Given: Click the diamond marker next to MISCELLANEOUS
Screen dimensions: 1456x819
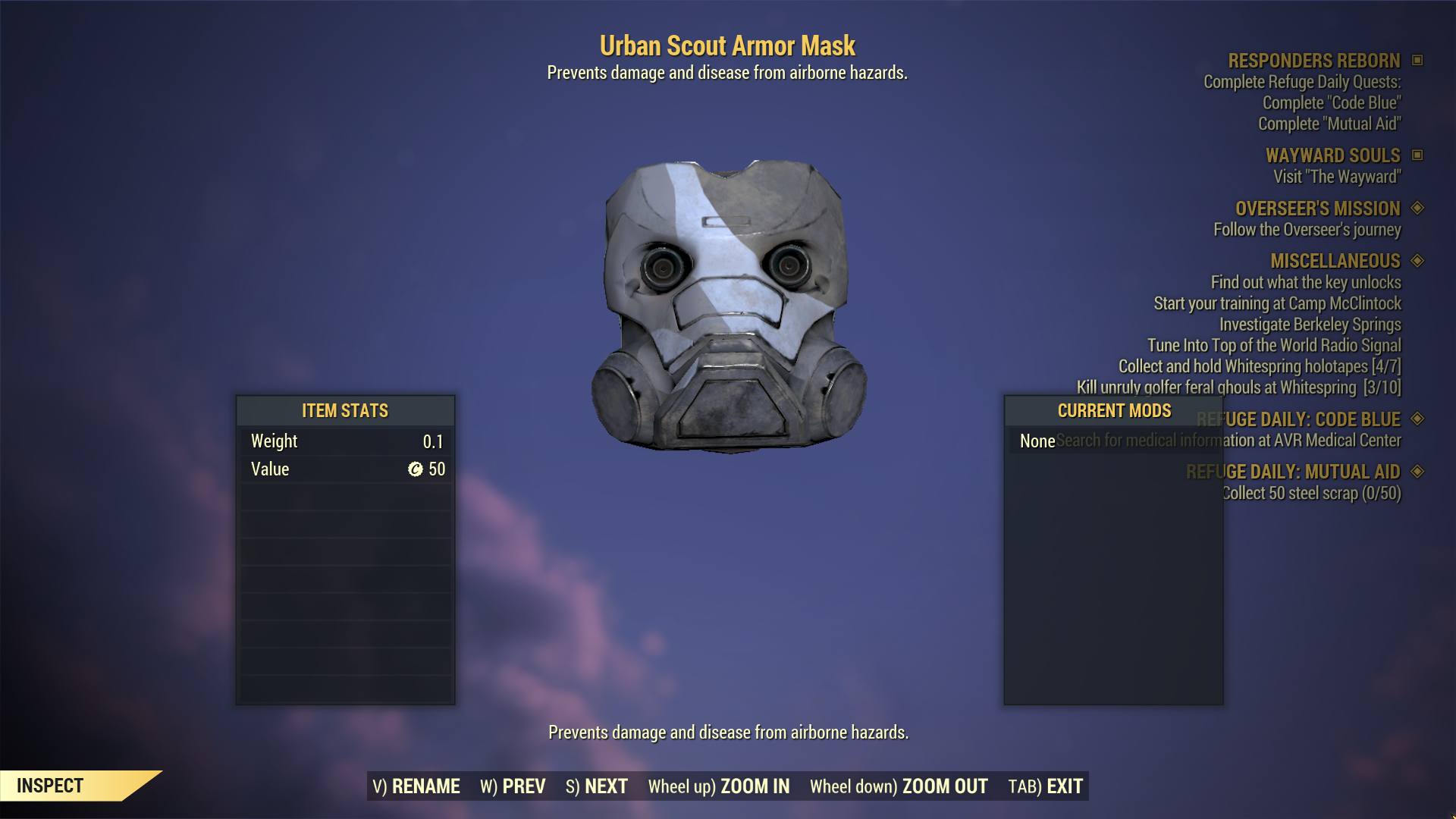Looking at the screenshot, I should point(1417,261).
